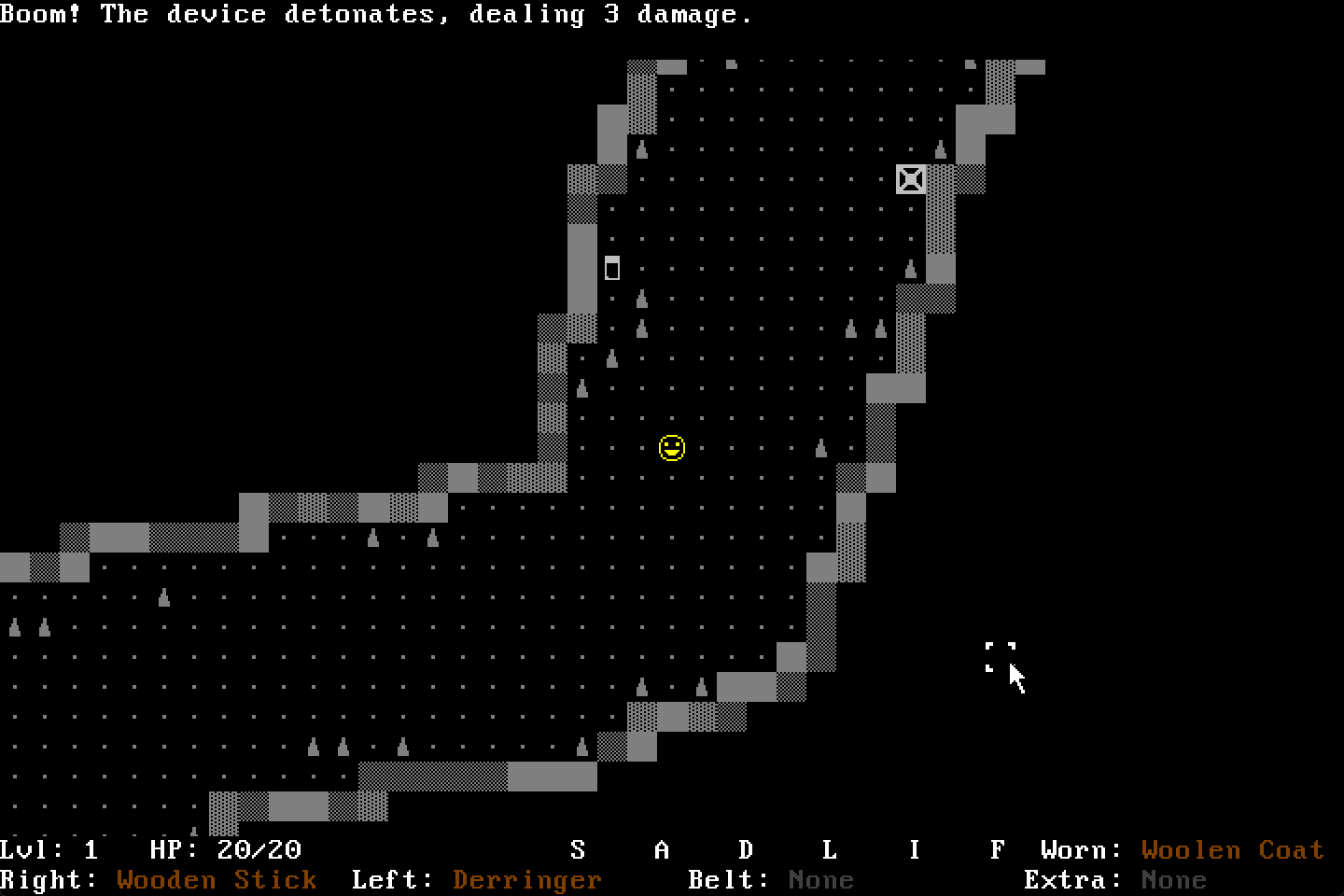Select the smiley player character on the map
The height and width of the screenshot is (896, 1344).
(x=672, y=448)
